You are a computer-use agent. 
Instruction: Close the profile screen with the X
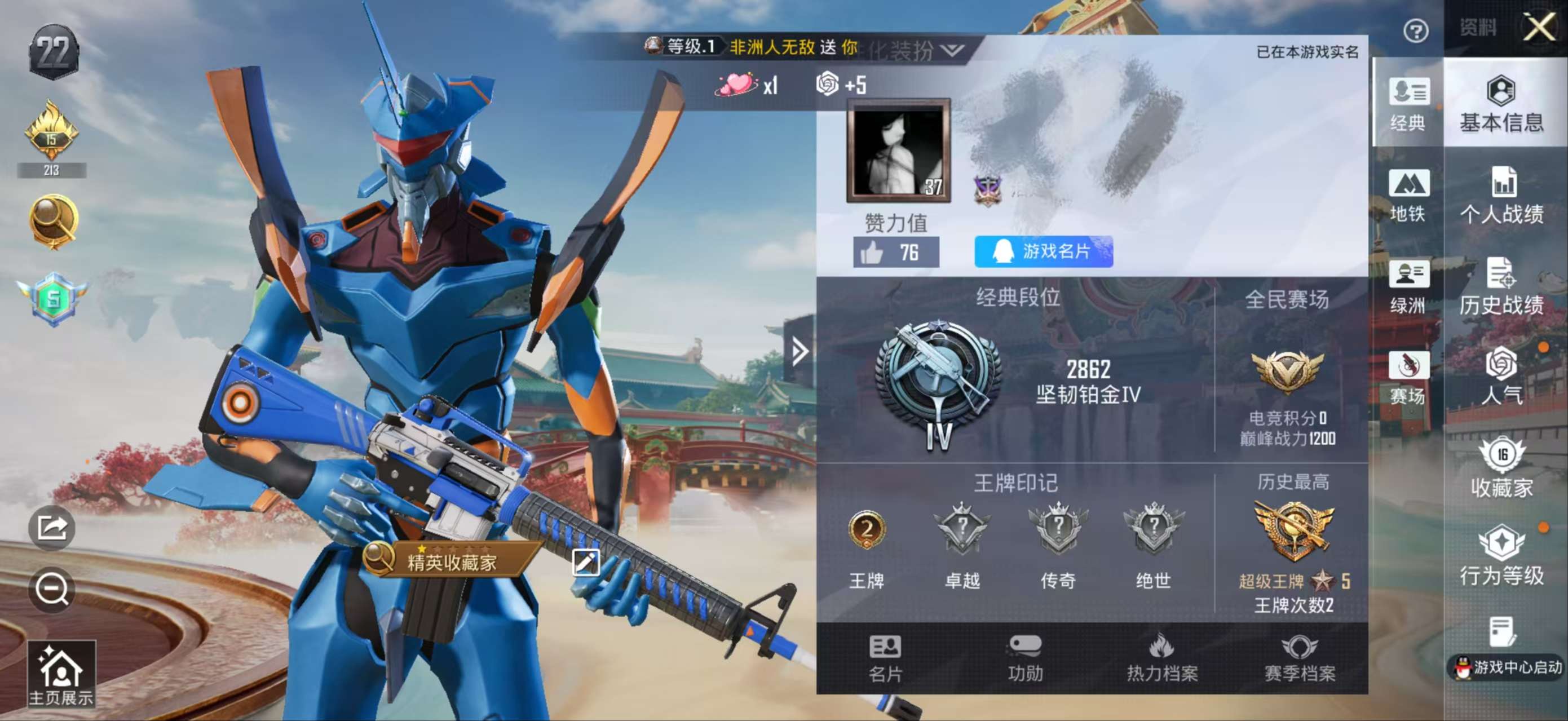tap(1539, 28)
